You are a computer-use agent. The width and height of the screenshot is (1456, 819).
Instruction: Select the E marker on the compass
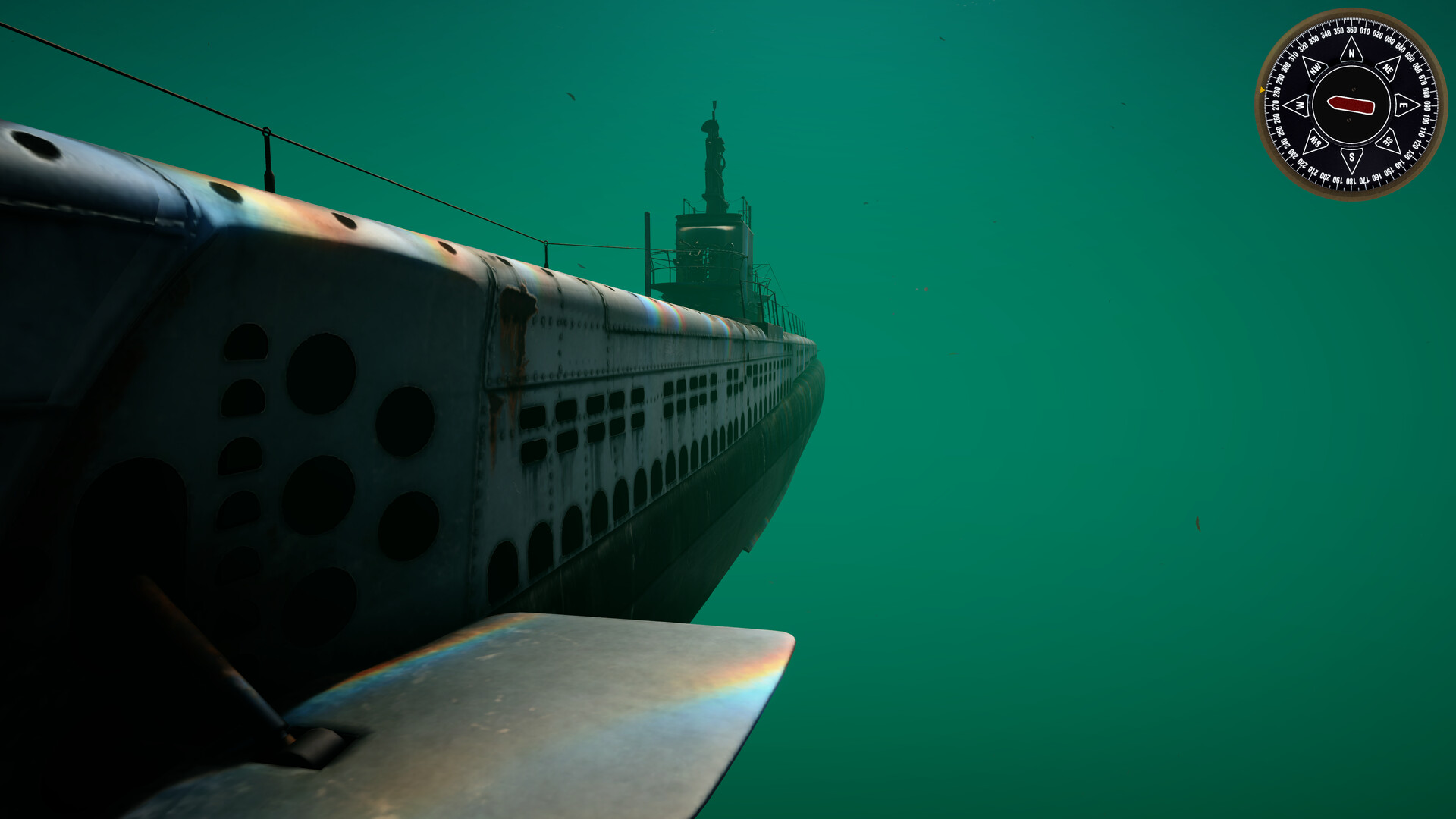(1403, 105)
